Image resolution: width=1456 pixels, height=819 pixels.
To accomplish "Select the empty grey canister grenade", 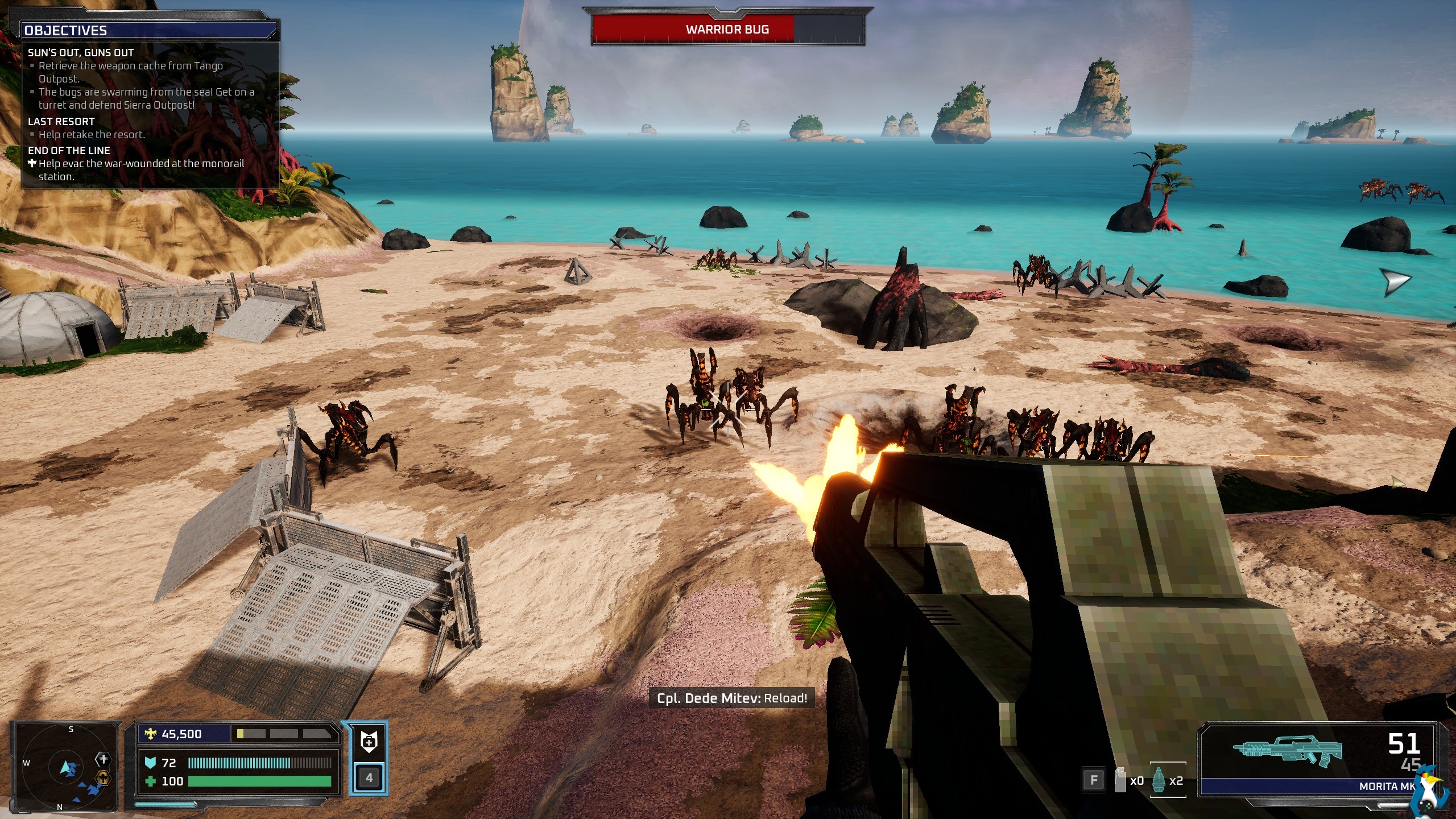I will (x=1120, y=780).
